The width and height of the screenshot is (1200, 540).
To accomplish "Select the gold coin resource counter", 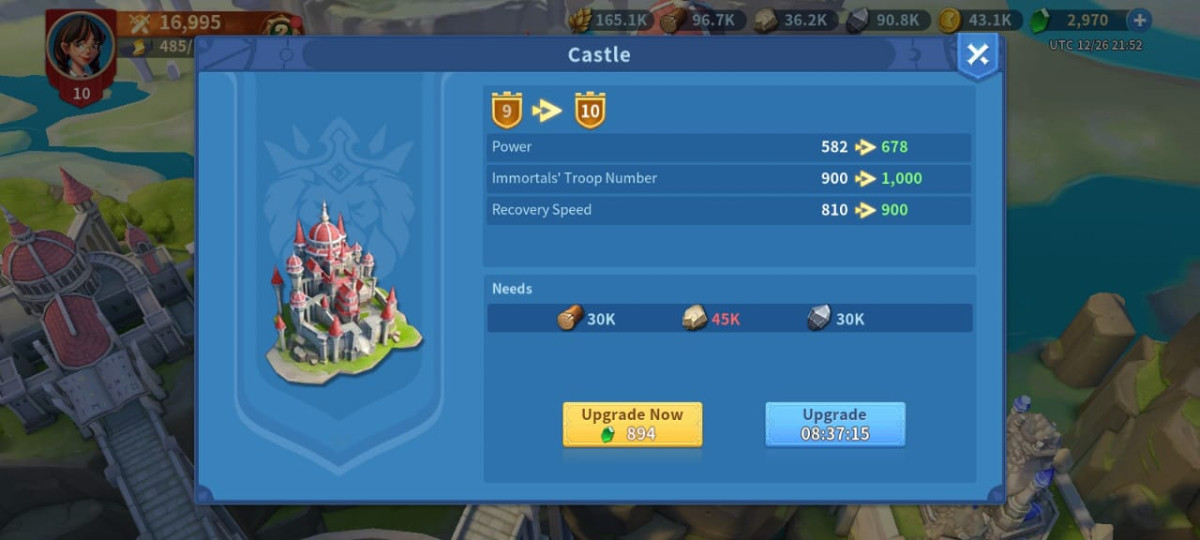I will tap(980, 20).
